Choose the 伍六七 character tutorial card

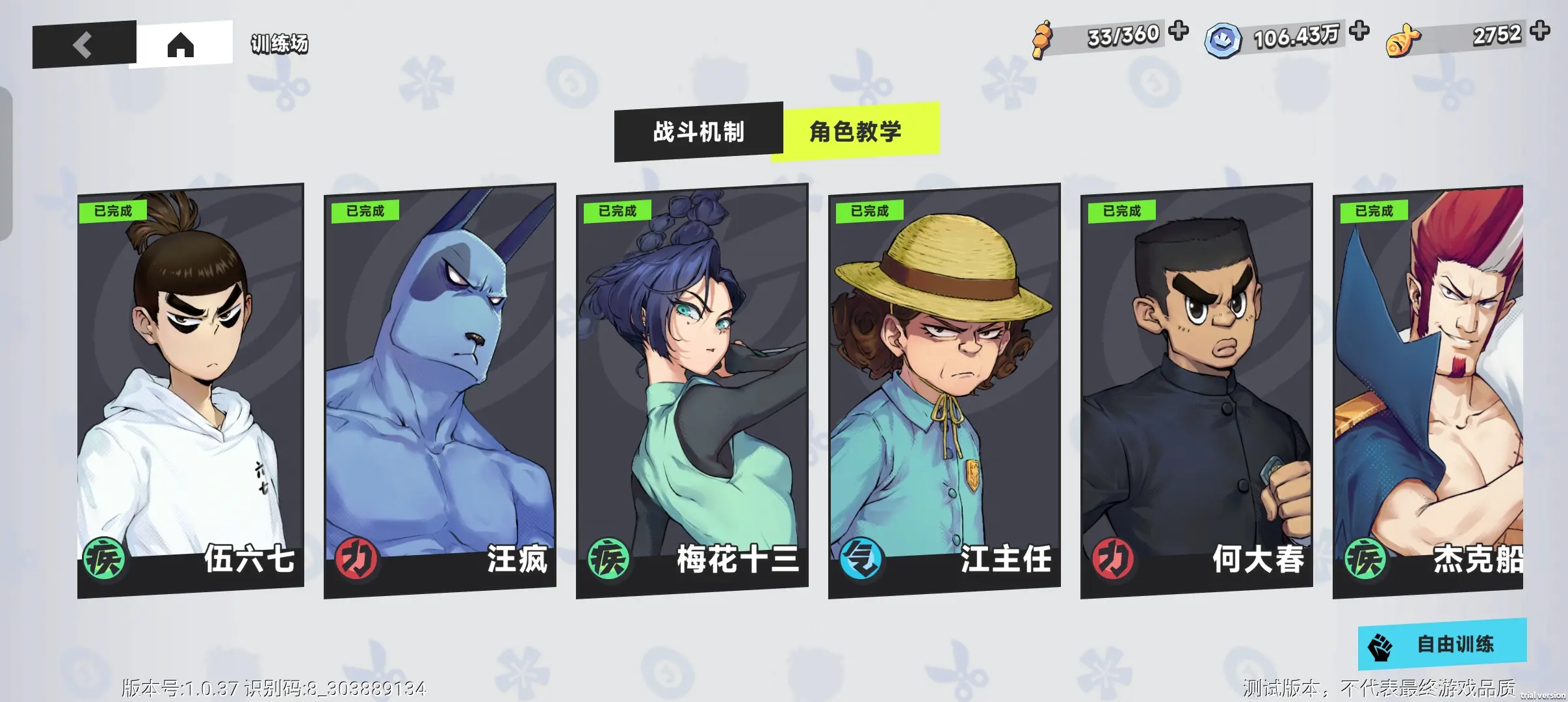tap(190, 390)
